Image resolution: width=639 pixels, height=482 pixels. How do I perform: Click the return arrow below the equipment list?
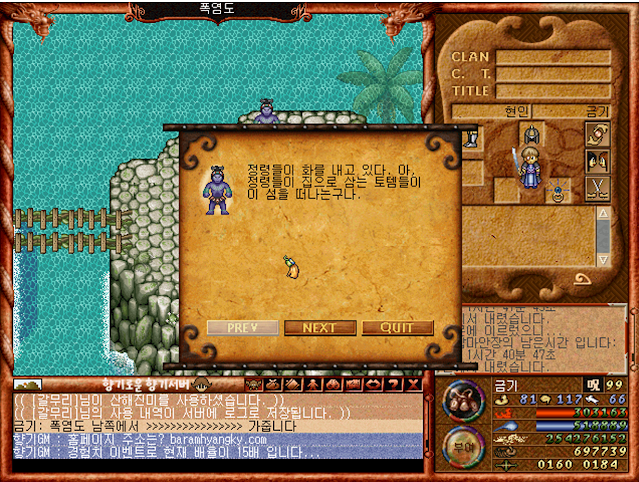point(582,279)
